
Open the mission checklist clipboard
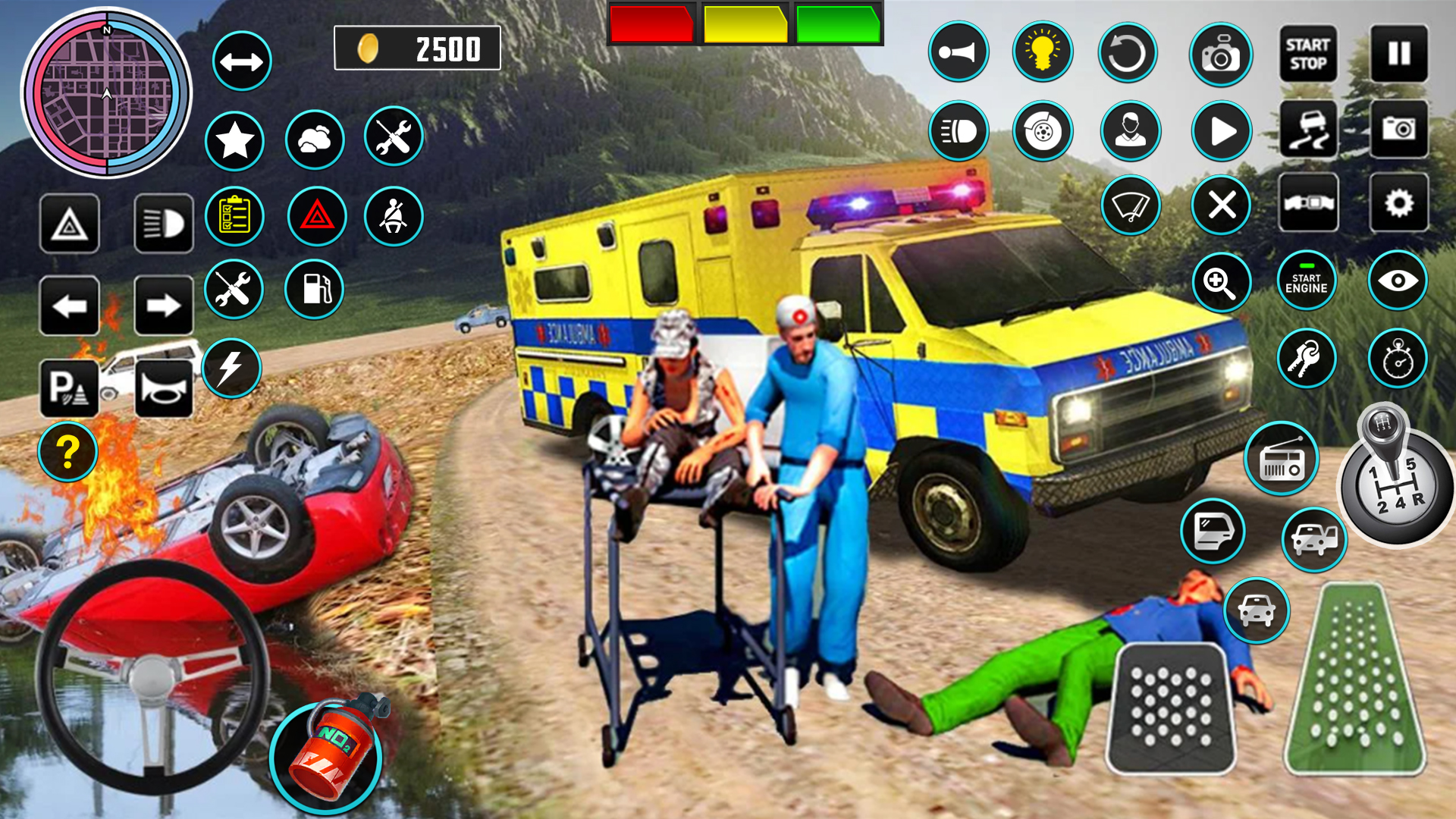click(234, 217)
